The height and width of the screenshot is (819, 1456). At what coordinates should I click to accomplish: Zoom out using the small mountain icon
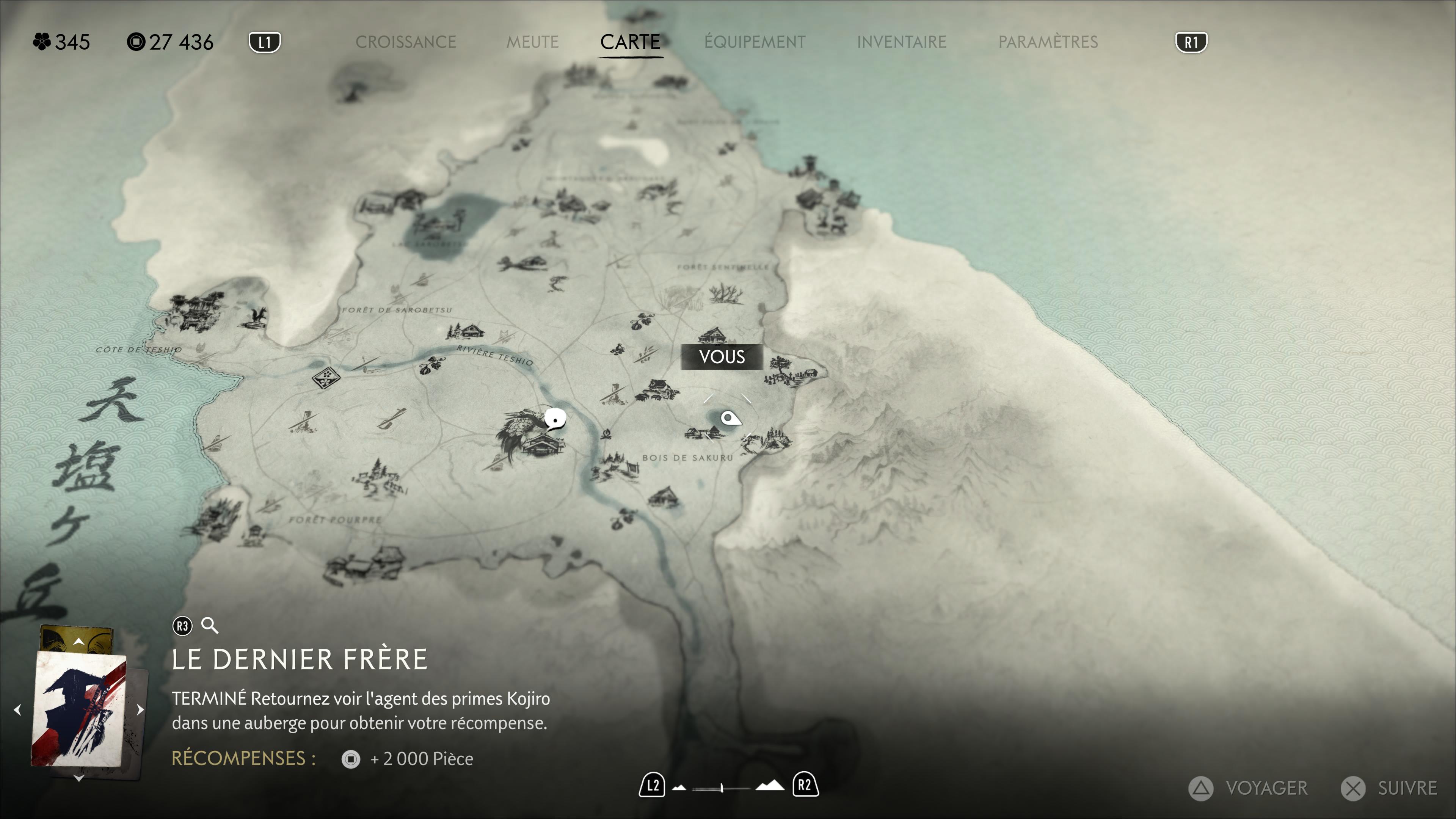(679, 788)
